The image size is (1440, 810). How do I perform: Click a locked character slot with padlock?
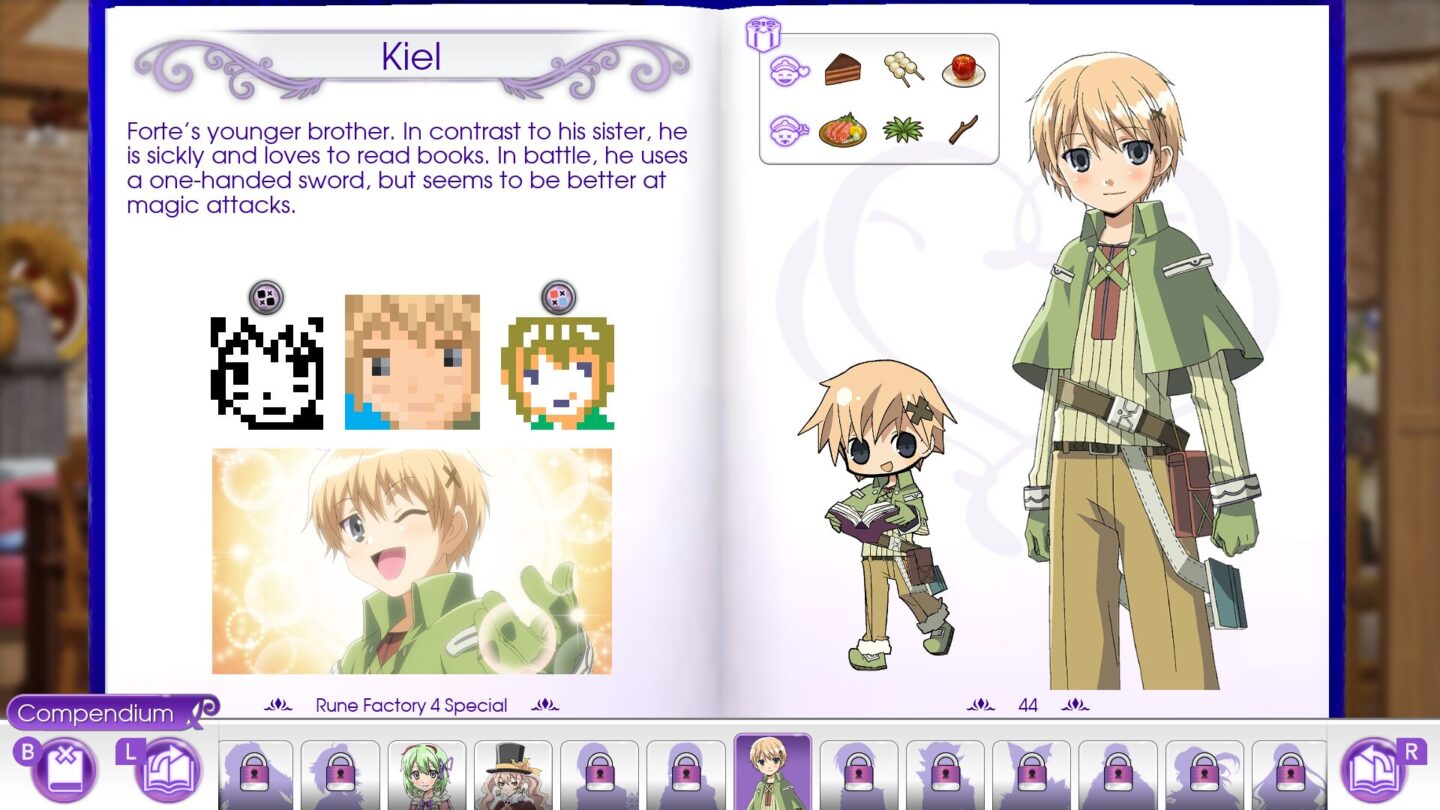[x=255, y=773]
